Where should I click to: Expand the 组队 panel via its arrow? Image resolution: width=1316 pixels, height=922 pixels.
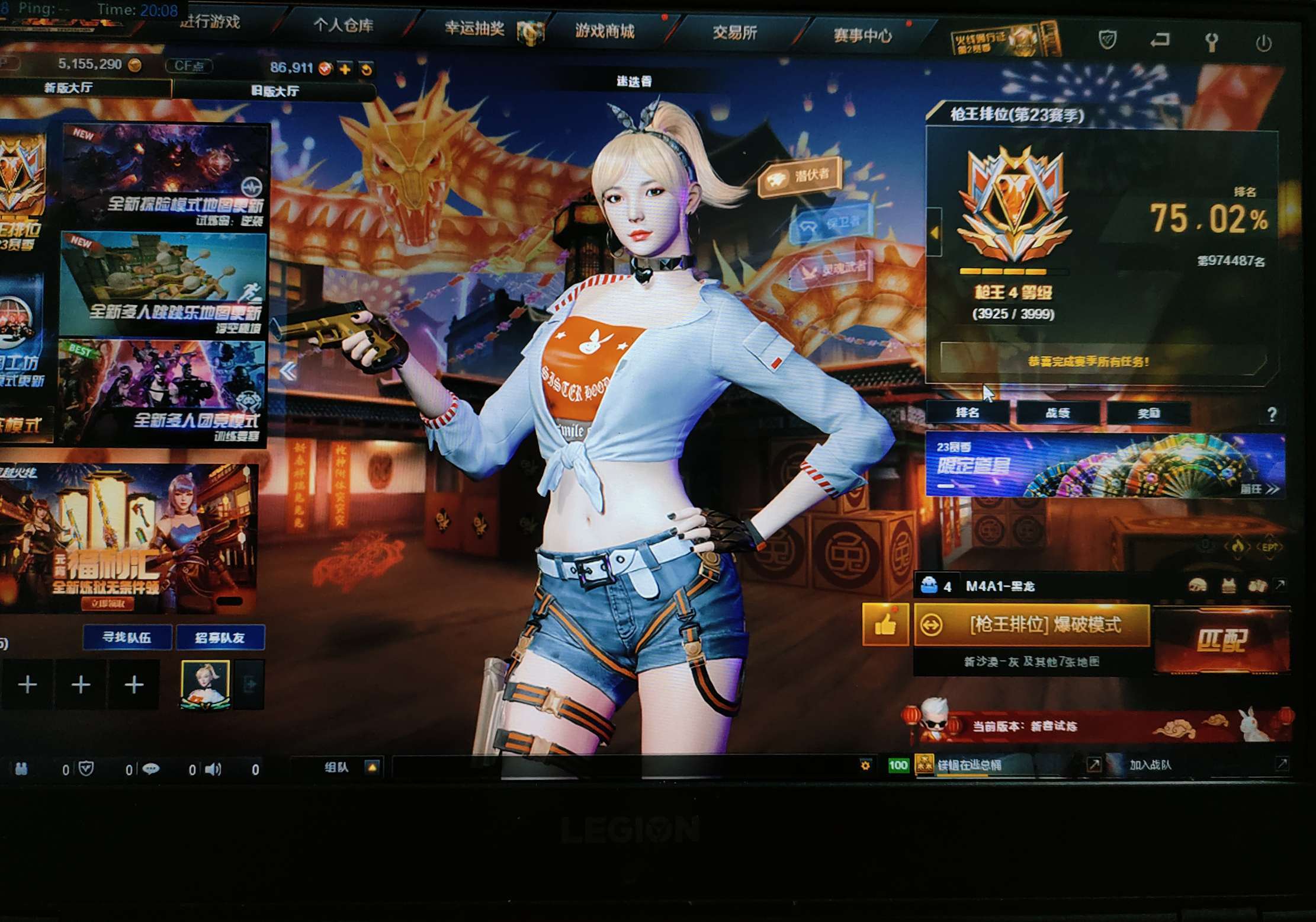pos(372,767)
